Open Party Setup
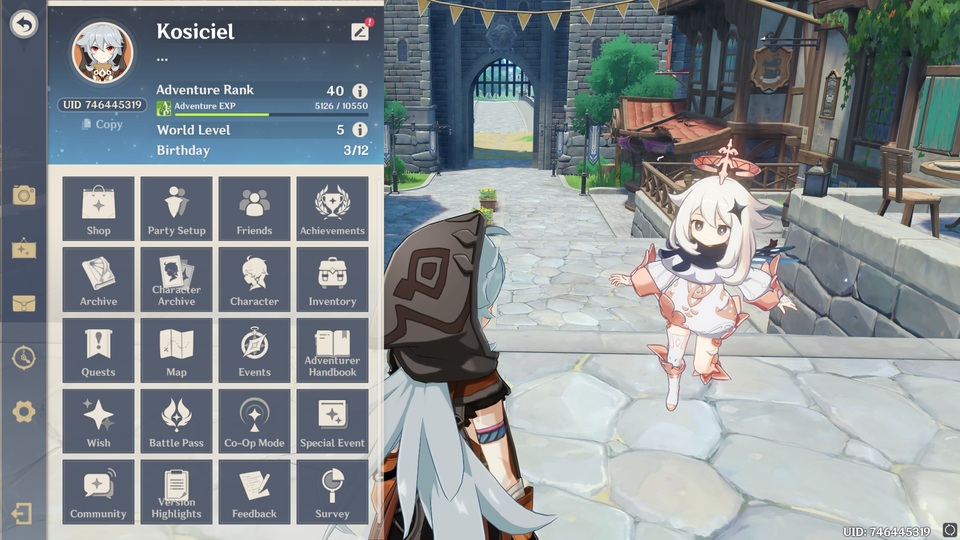The height and width of the screenshot is (540, 960). point(176,209)
